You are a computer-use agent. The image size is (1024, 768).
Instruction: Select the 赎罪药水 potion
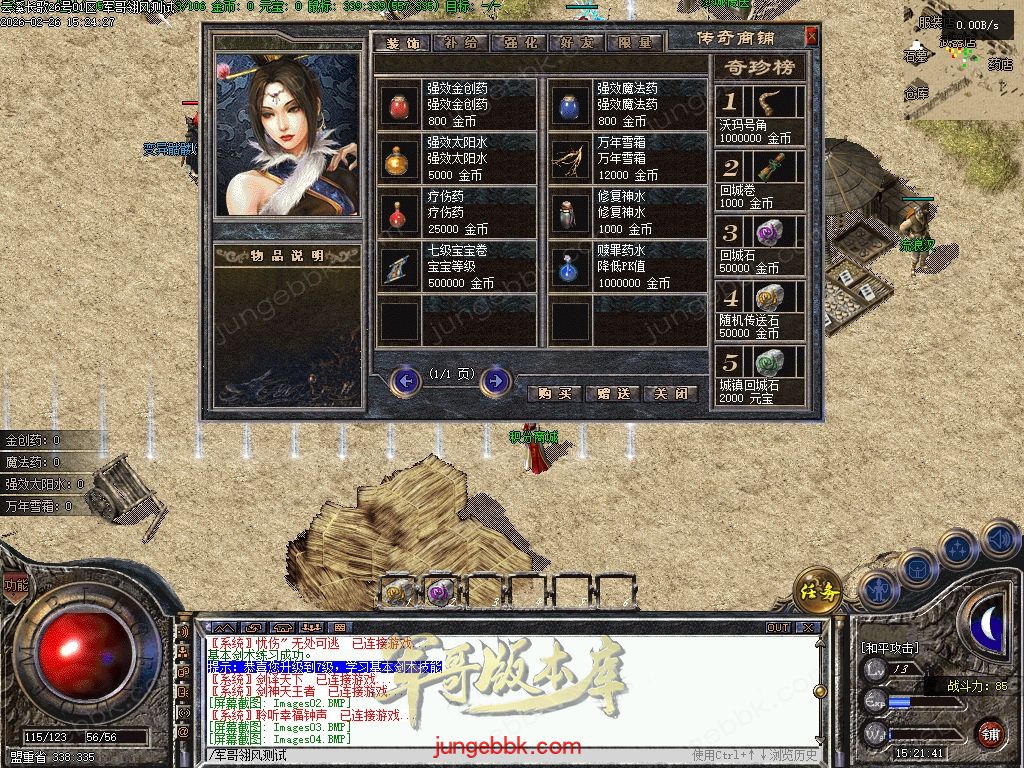[x=571, y=267]
